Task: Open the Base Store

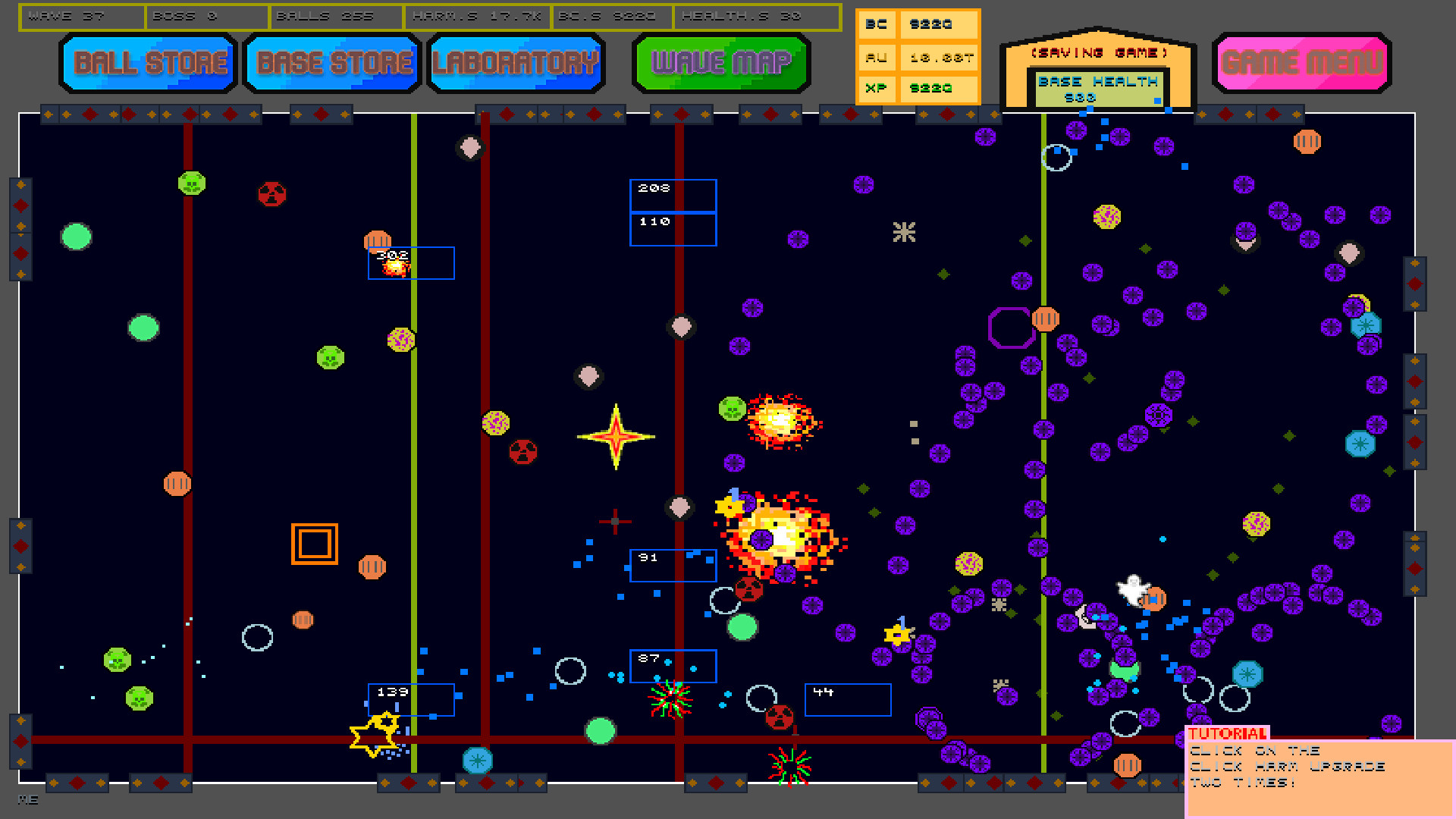Action: point(331,64)
